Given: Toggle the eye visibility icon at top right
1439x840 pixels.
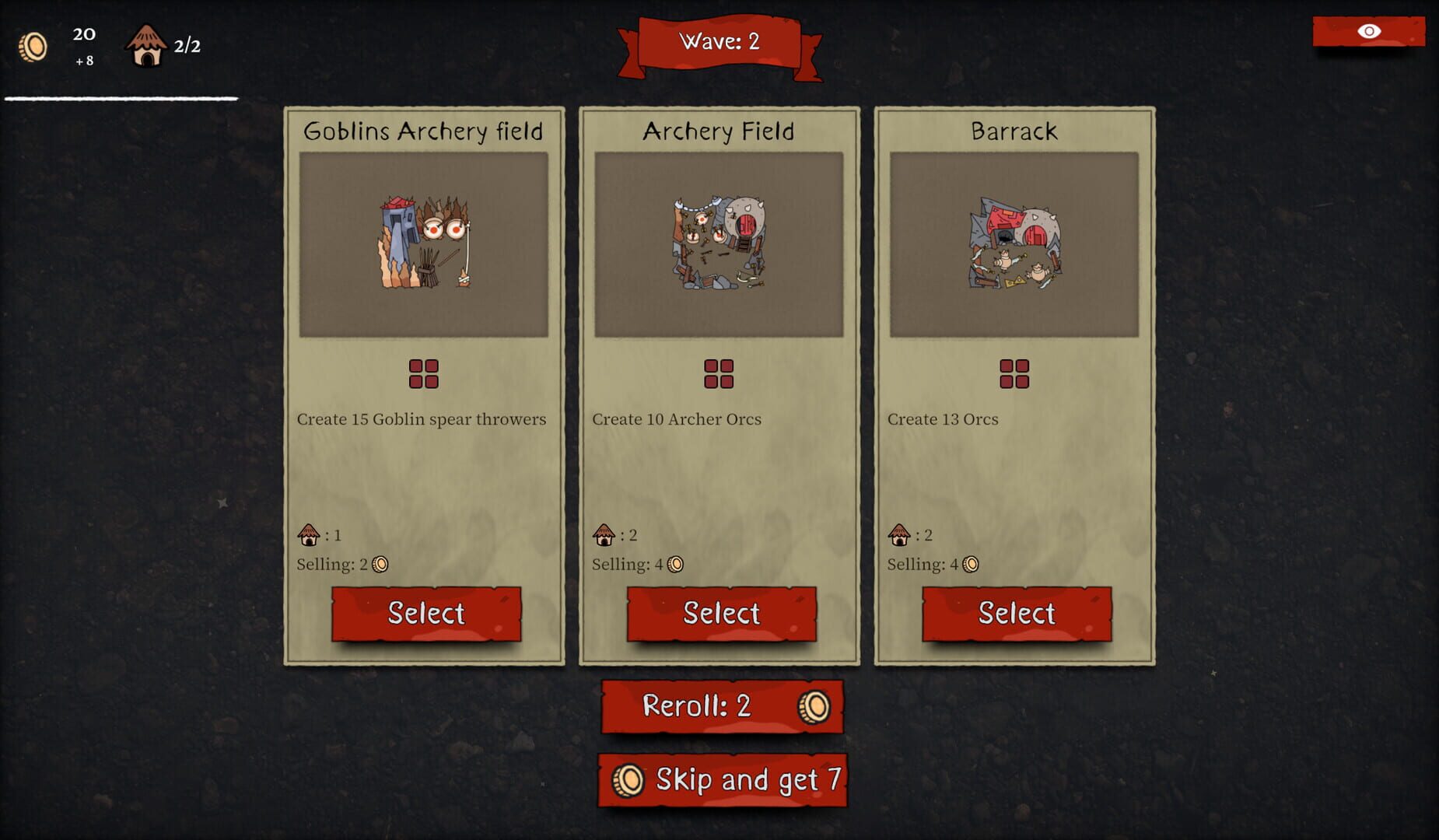Looking at the screenshot, I should [x=1370, y=32].
